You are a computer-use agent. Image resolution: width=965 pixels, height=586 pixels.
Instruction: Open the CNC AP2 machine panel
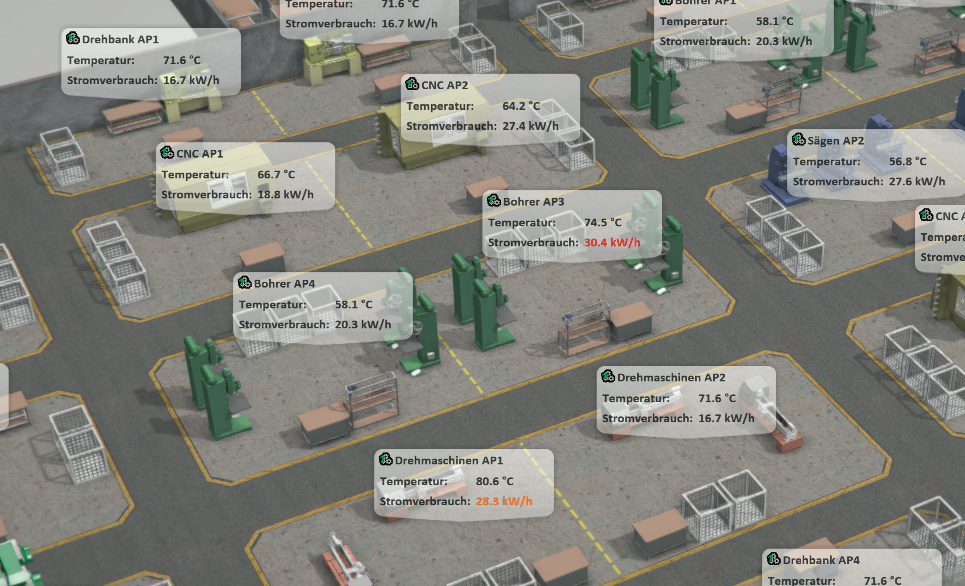pyautogui.click(x=490, y=107)
